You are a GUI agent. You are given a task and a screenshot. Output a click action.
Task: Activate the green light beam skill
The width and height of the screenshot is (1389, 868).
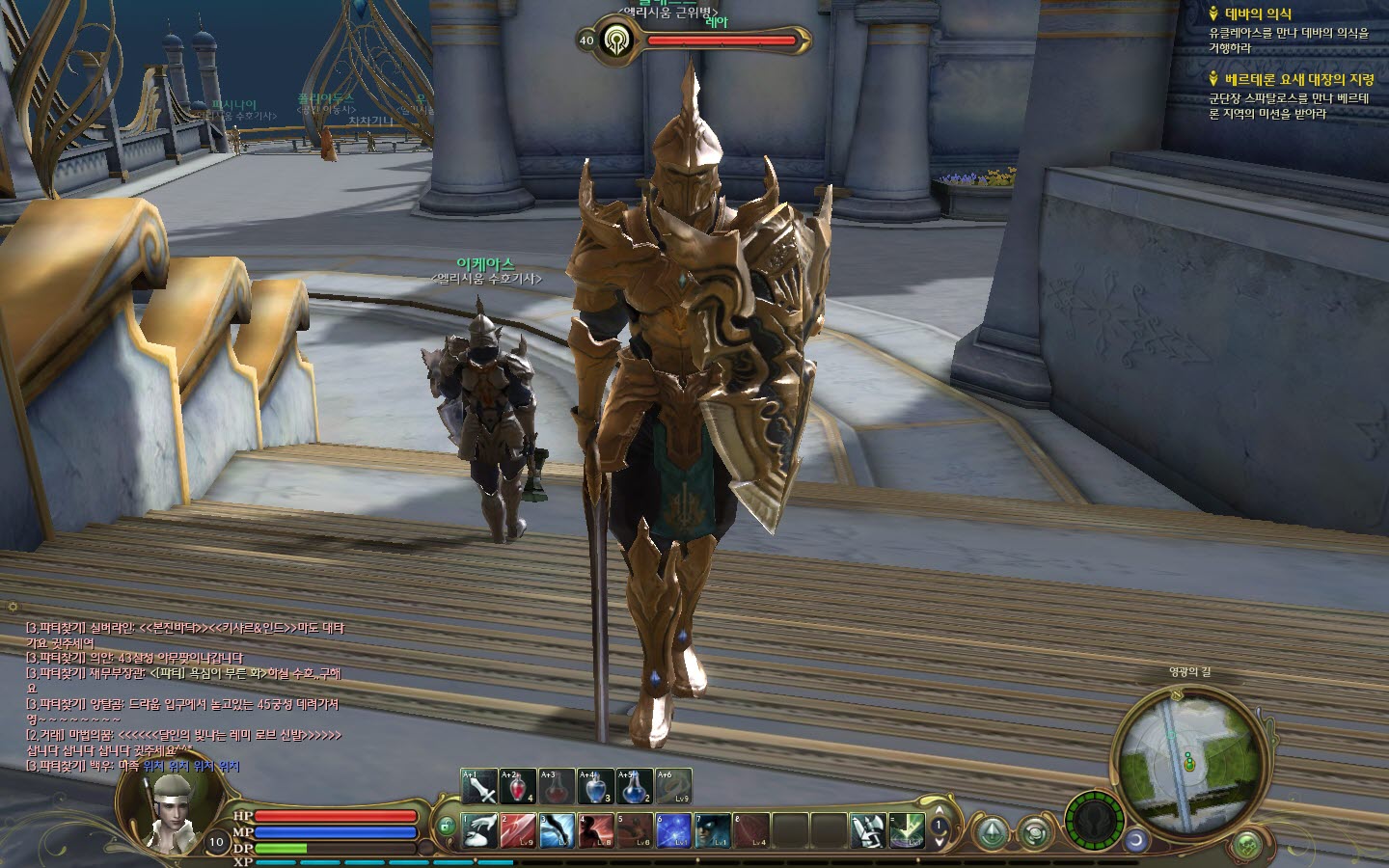click(907, 830)
